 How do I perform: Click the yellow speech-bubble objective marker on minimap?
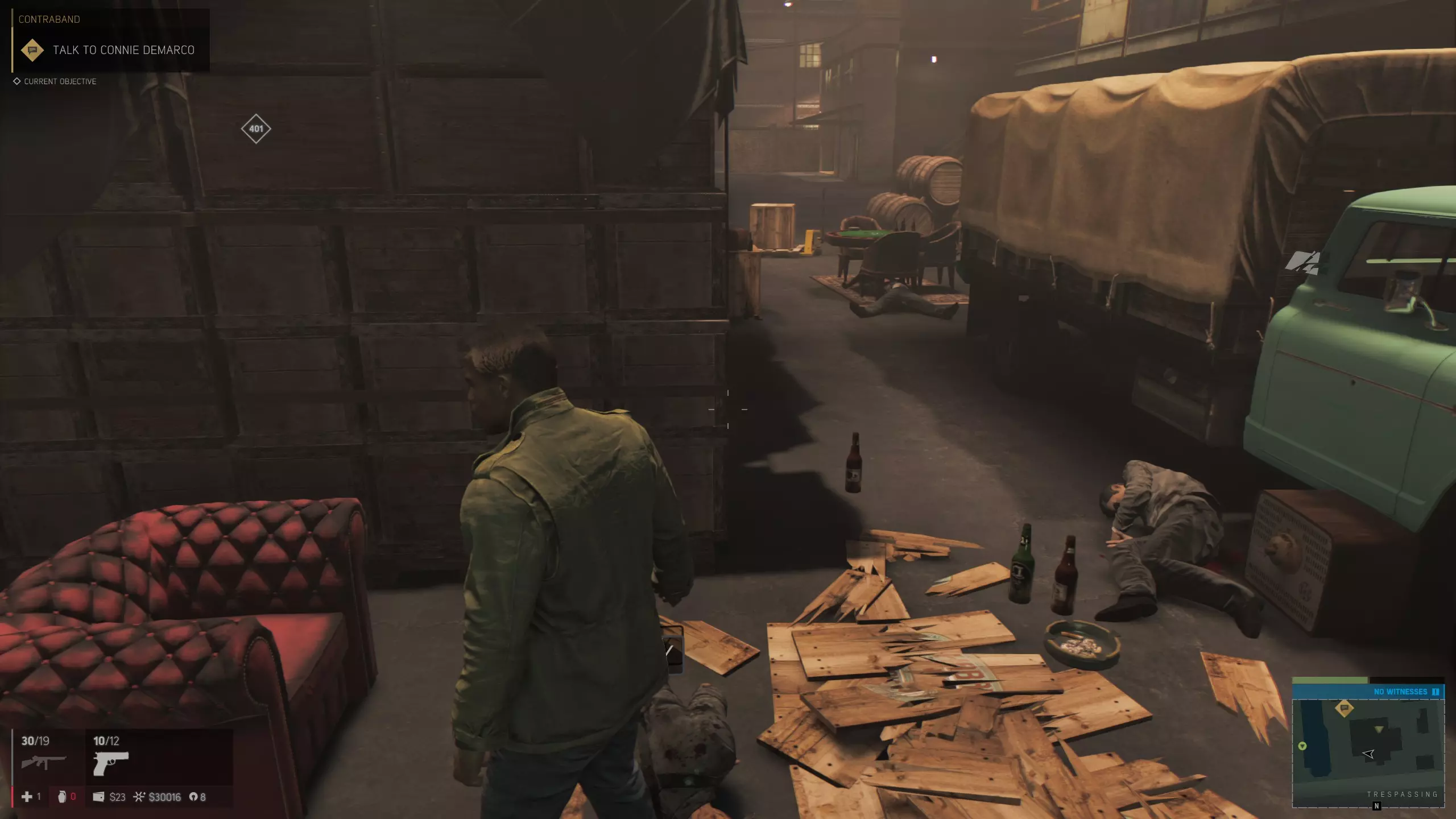(1345, 708)
